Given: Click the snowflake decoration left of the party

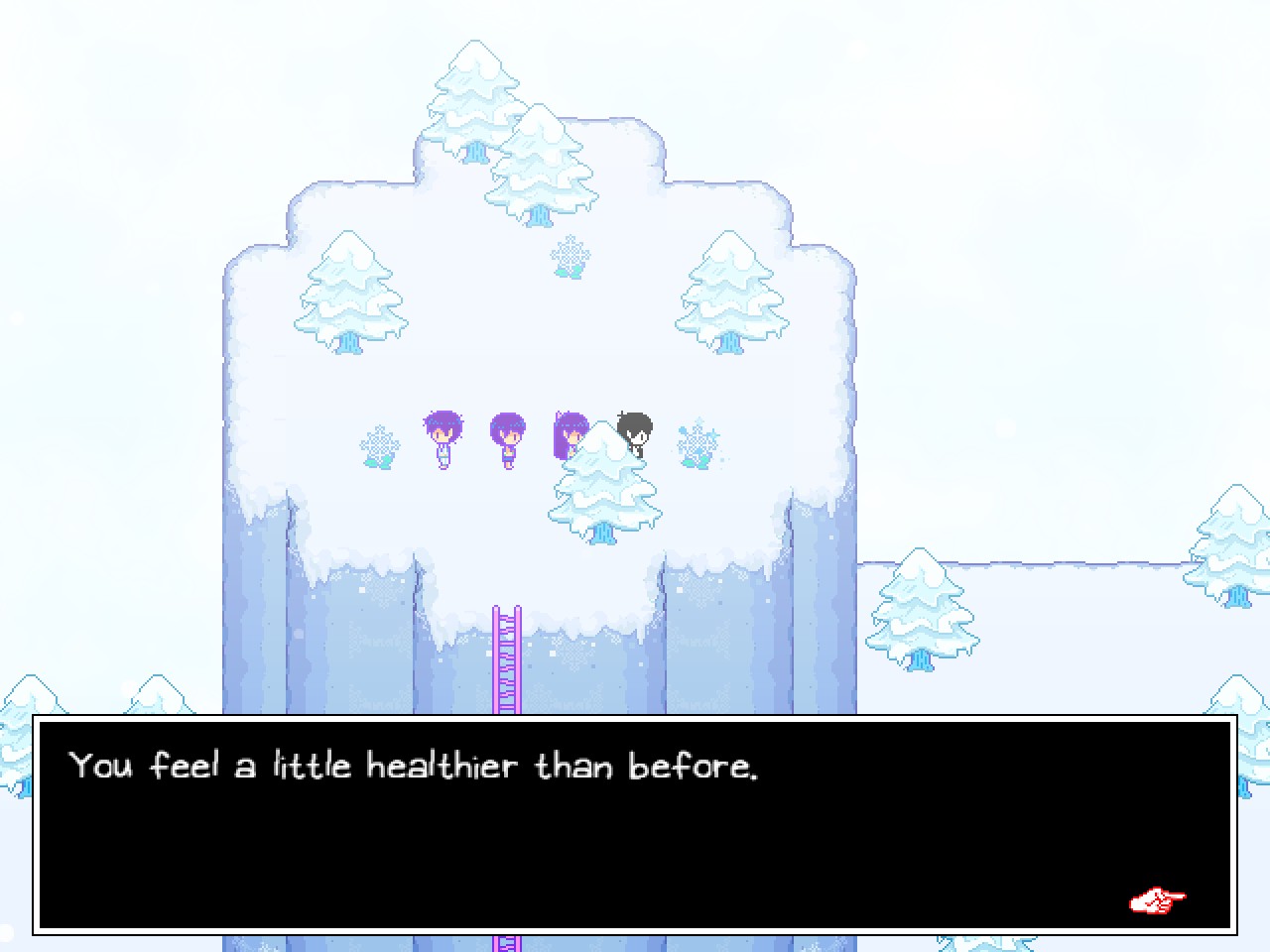Looking at the screenshot, I should pyautogui.click(x=378, y=446).
